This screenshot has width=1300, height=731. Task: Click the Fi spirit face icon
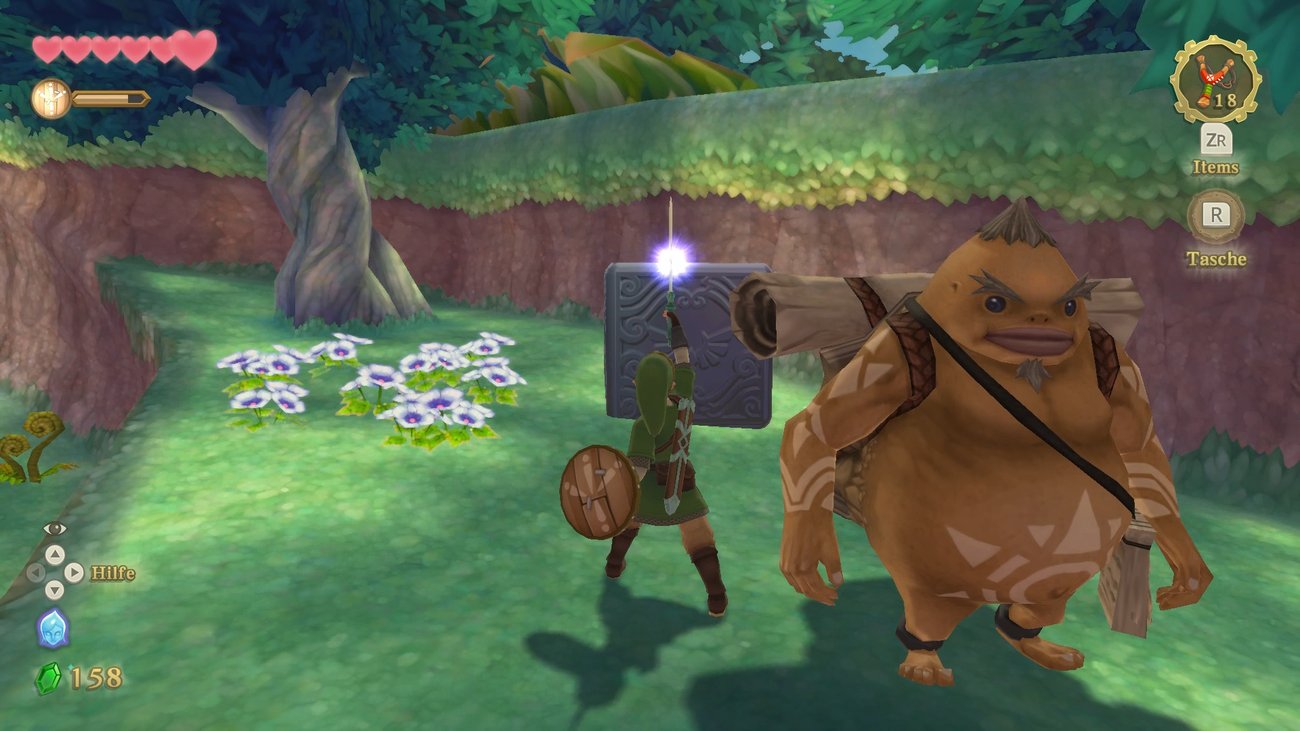[55, 627]
